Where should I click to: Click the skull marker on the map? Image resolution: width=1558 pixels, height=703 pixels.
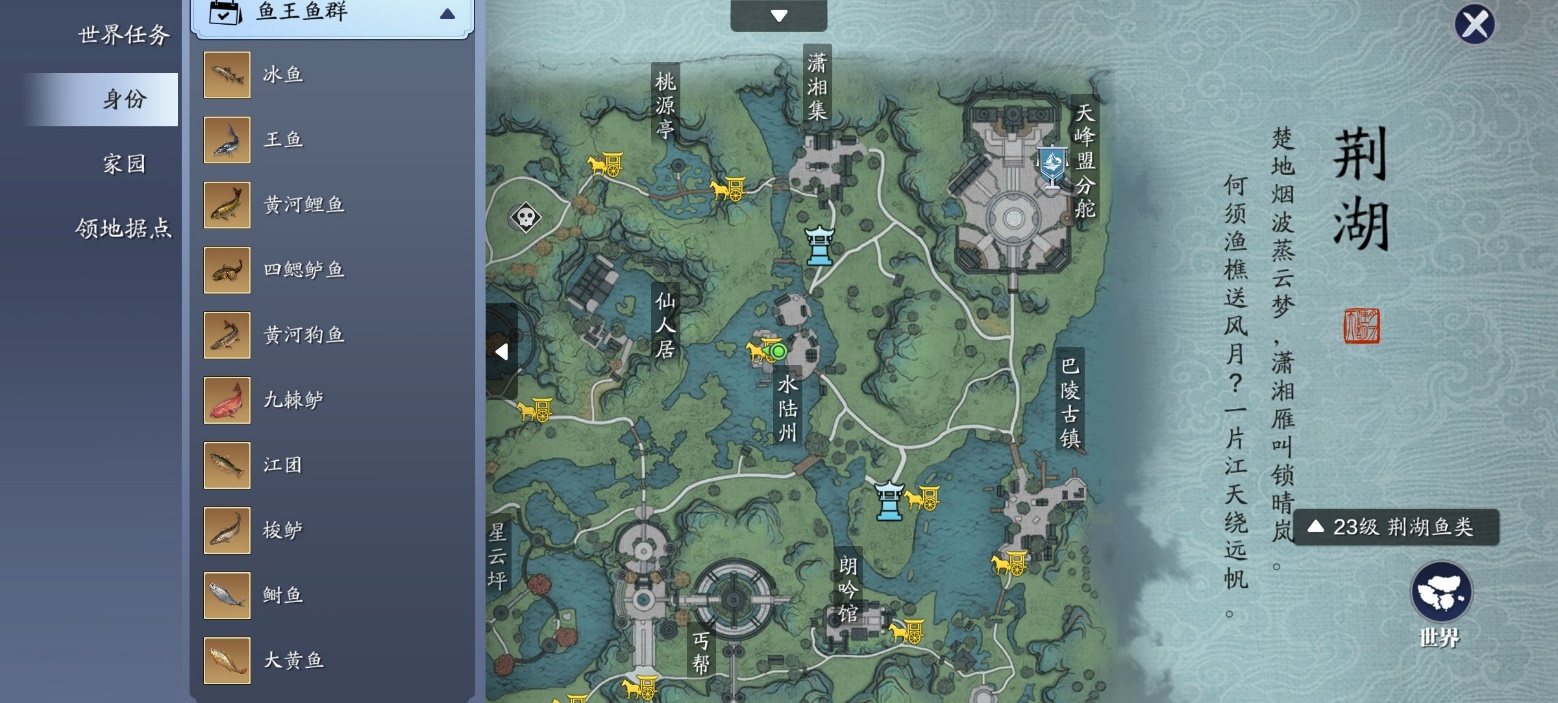[525, 217]
